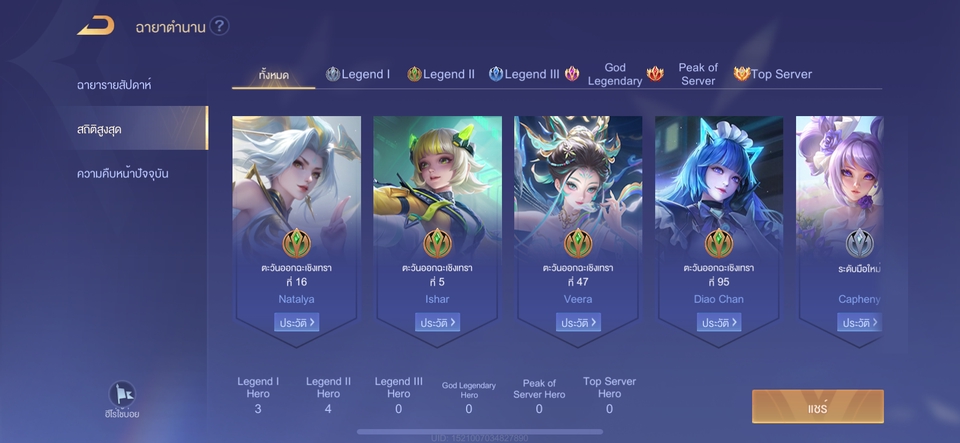The width and height of the screenshot is (960, 443).
Task: Select the Legend III tab
Action: click(x=524, y=75)
